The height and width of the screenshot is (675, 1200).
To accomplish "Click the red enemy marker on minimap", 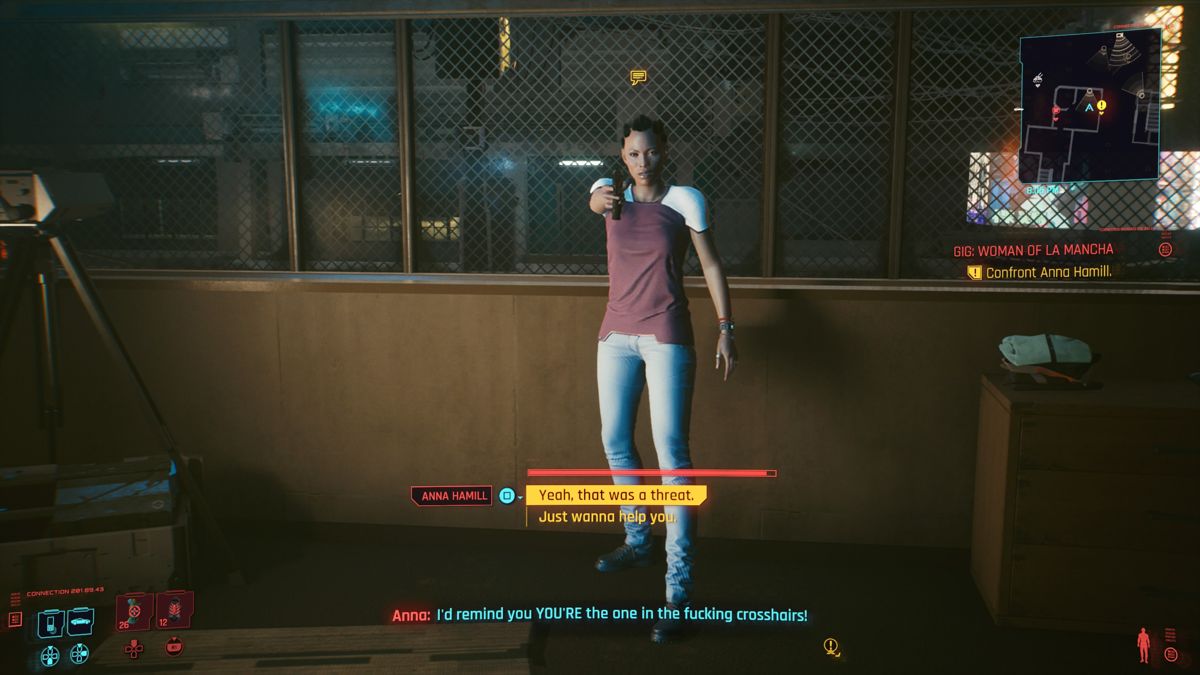I will point(1055,109).
